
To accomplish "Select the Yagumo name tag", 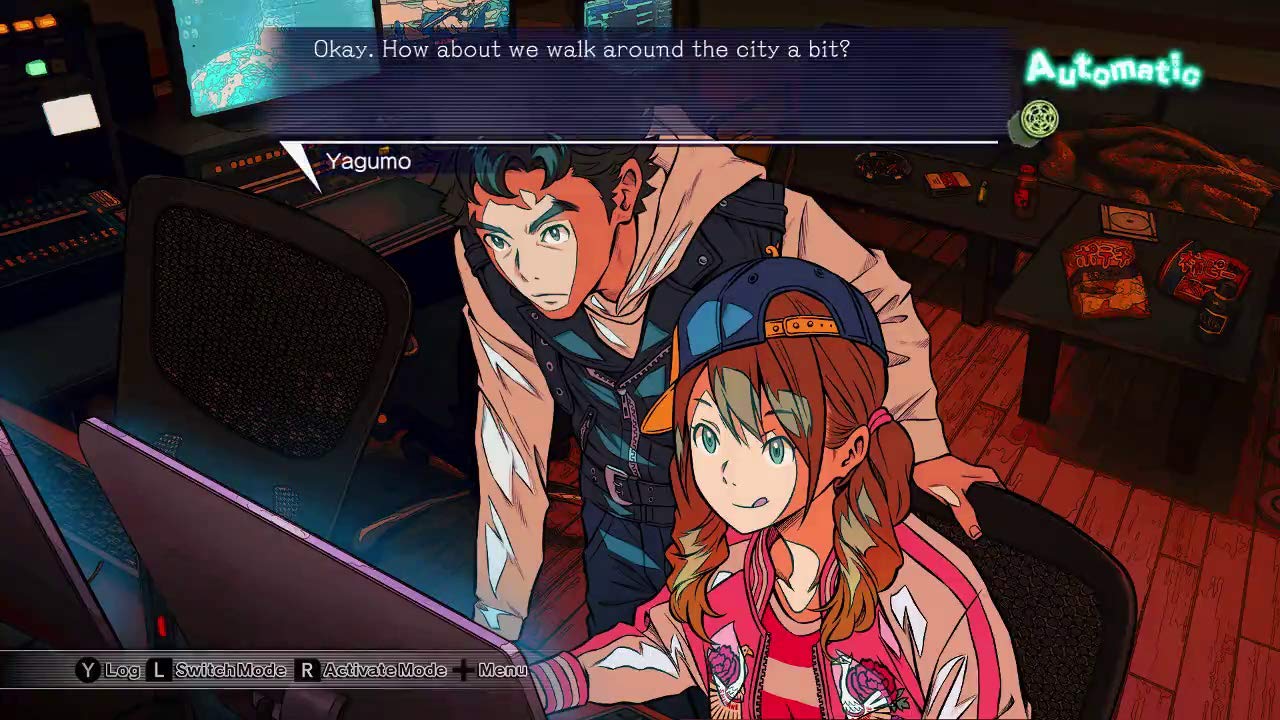I will click(367, 160).
